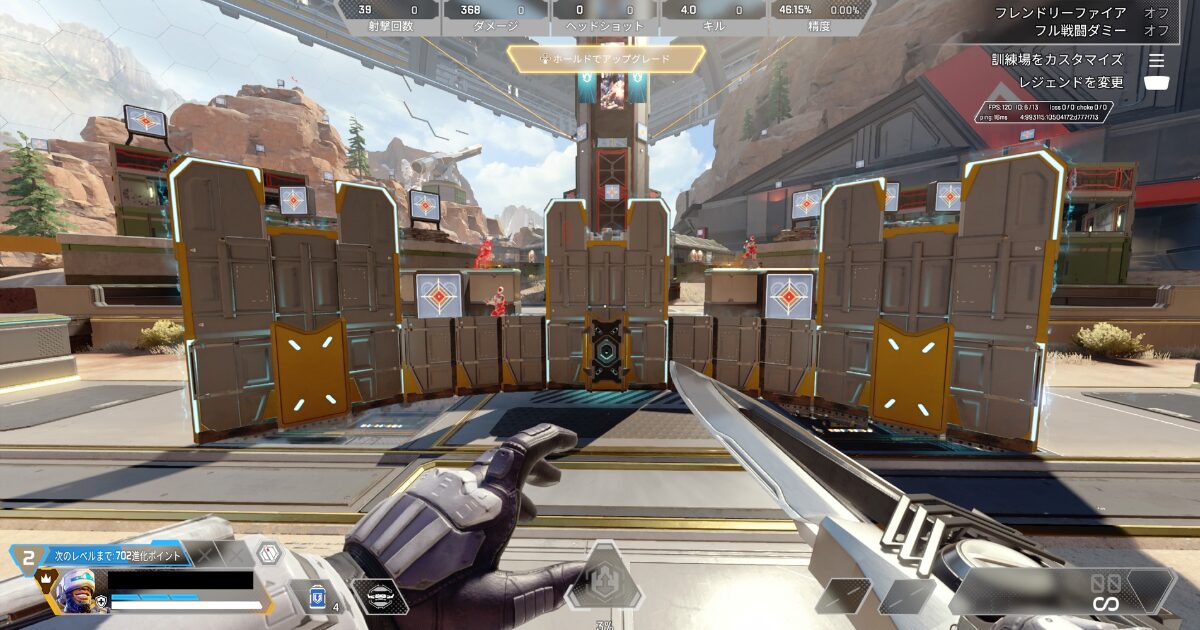Open the customize firing range menu

[x=1070, y=60]
